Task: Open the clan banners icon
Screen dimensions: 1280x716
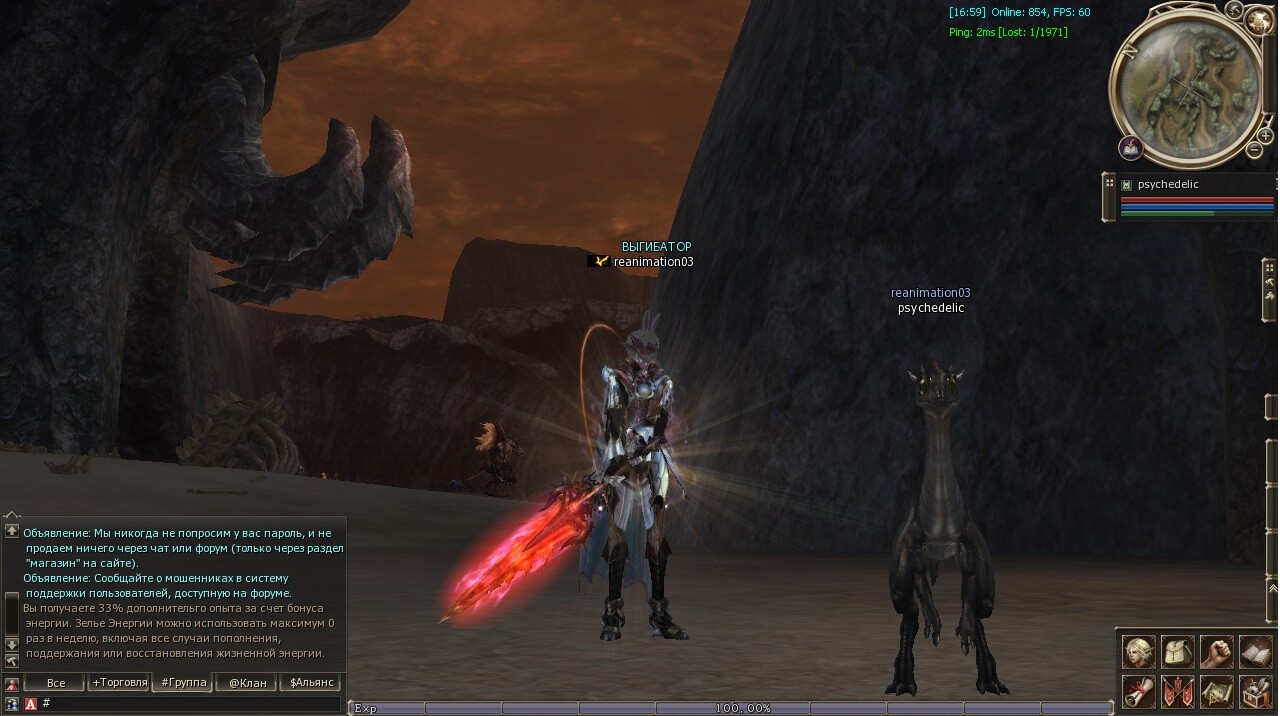Action: point(1178,691)
